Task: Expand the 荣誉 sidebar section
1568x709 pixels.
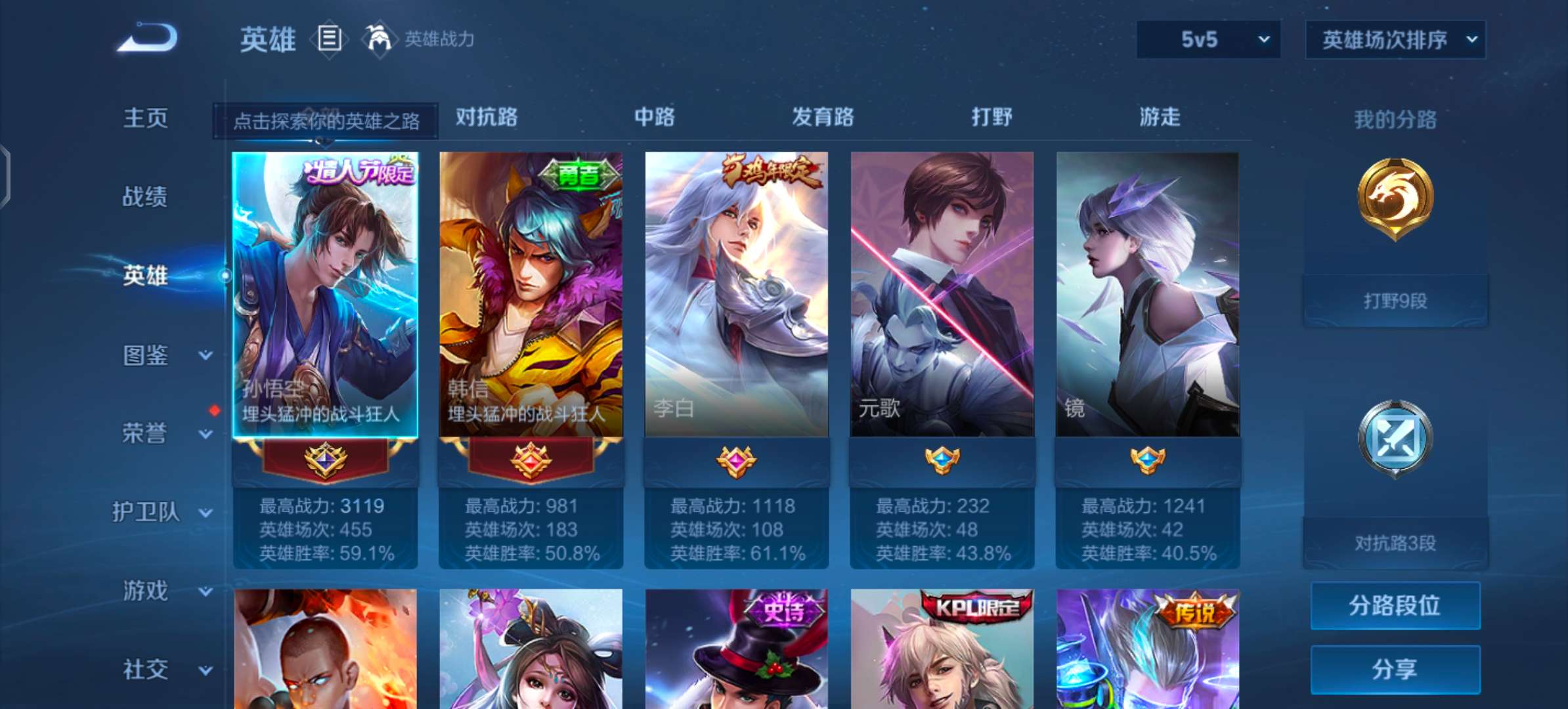Action: 146,433
